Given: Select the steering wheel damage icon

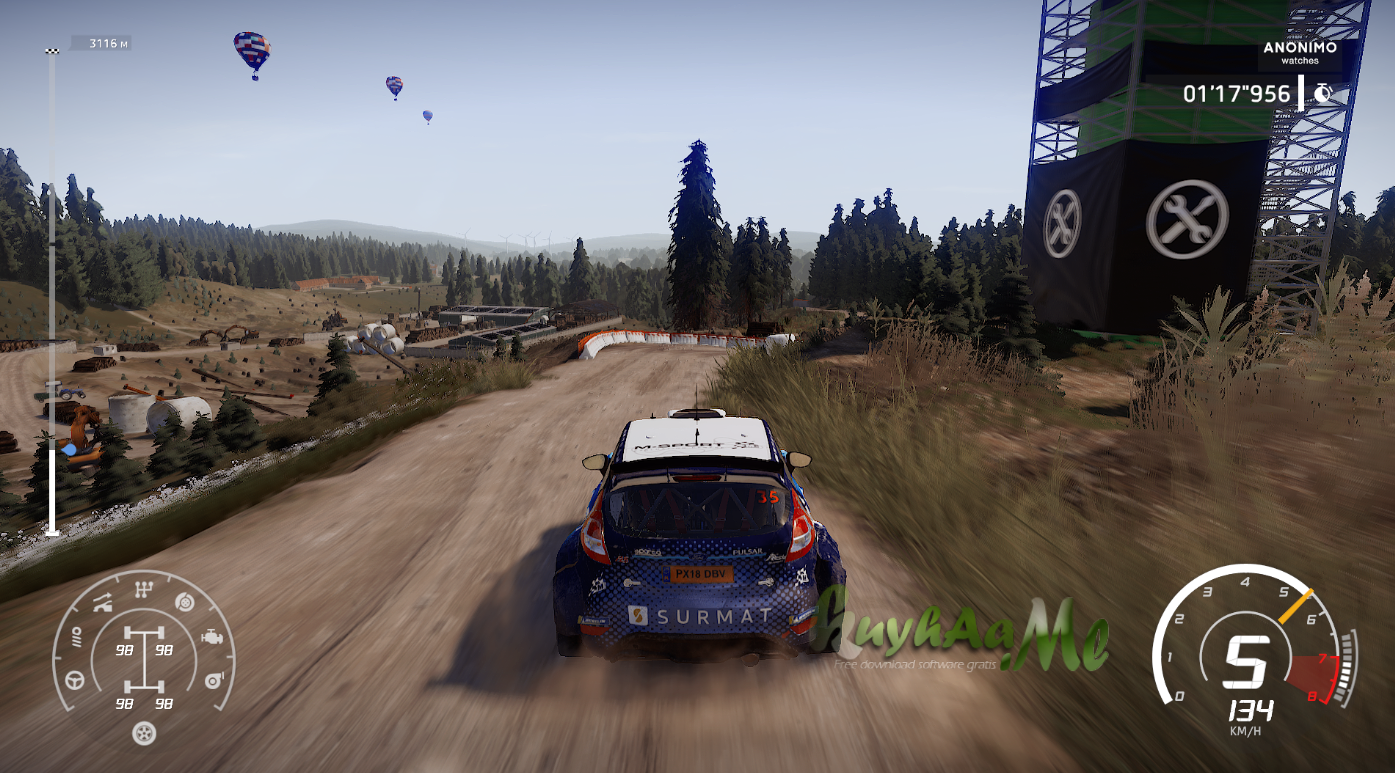Looking at the screenshot, I should point(75,680).
